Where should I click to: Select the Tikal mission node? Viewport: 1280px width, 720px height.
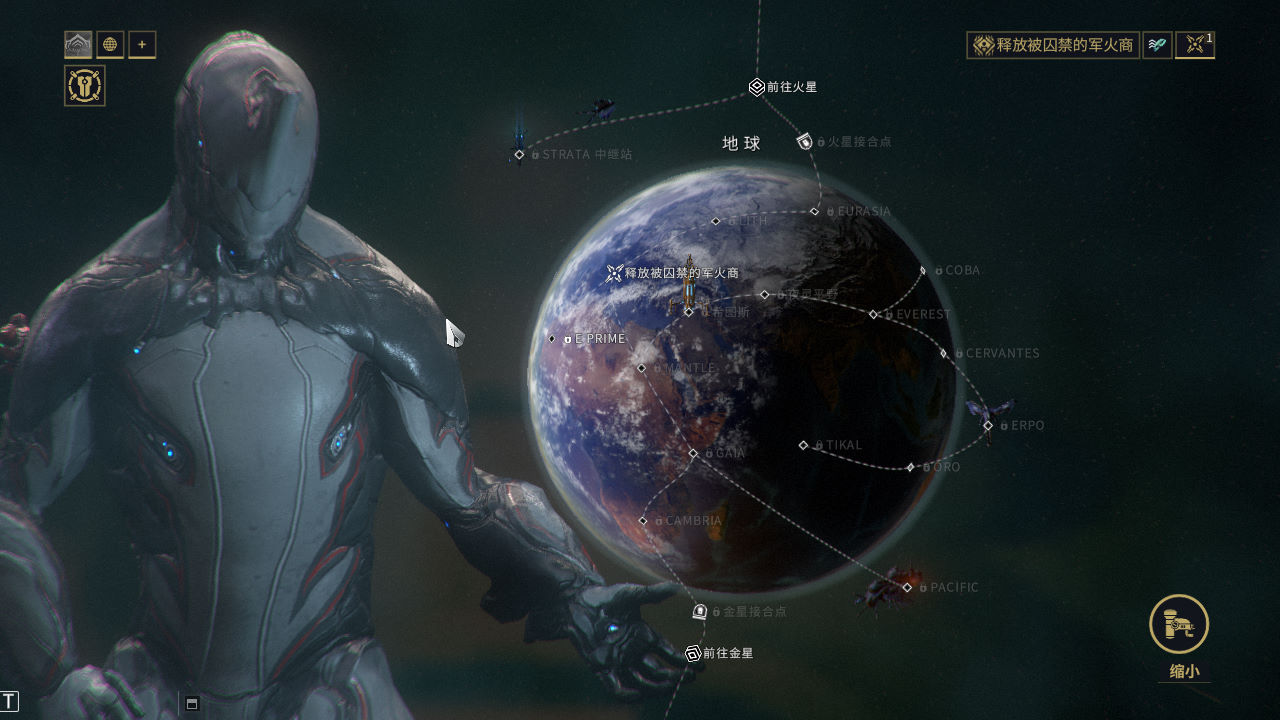pos(803,445)
